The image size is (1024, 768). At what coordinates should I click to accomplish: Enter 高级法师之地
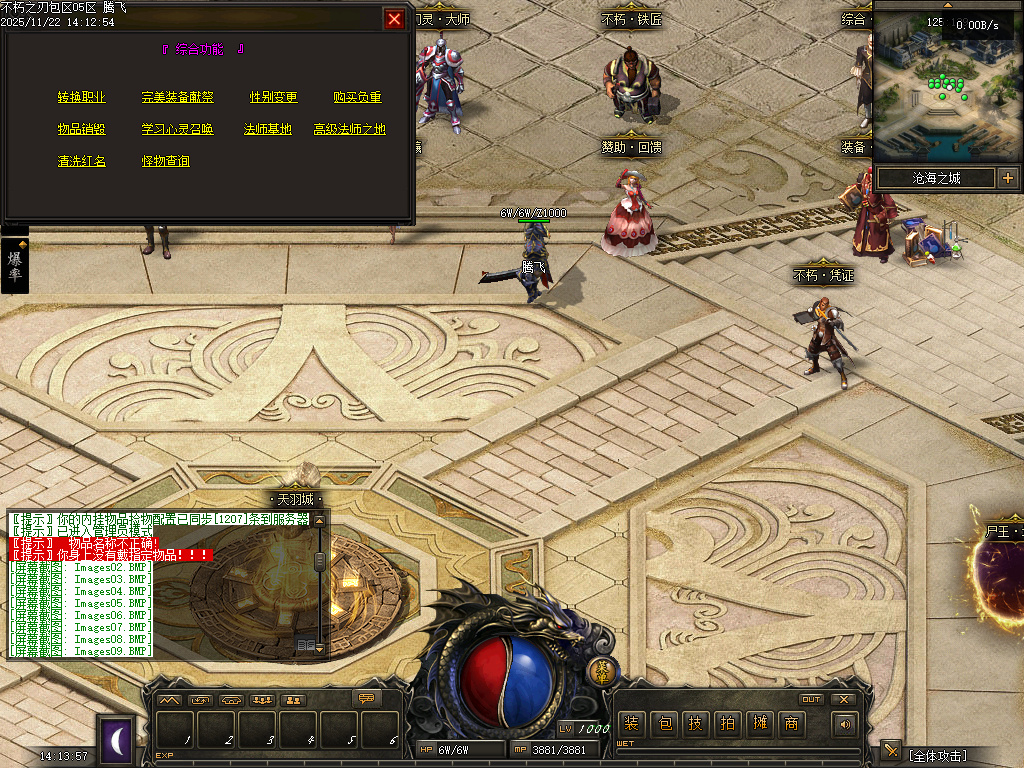[349, 129]
